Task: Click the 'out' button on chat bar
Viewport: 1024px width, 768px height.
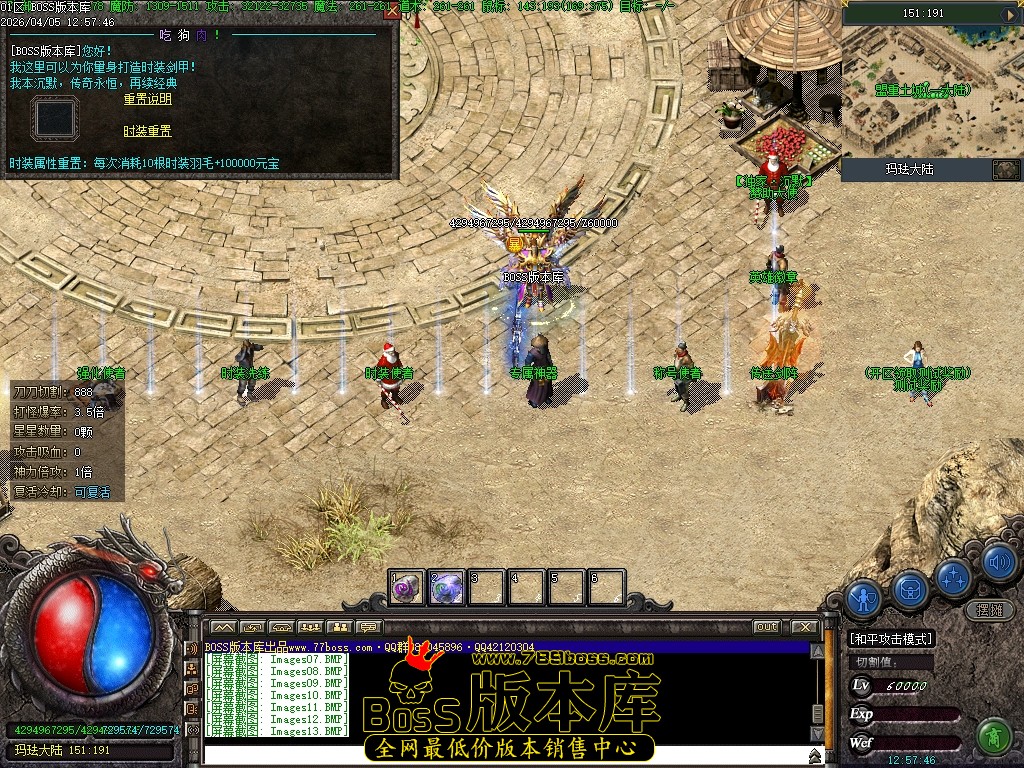Action: (x=766, y=627)
